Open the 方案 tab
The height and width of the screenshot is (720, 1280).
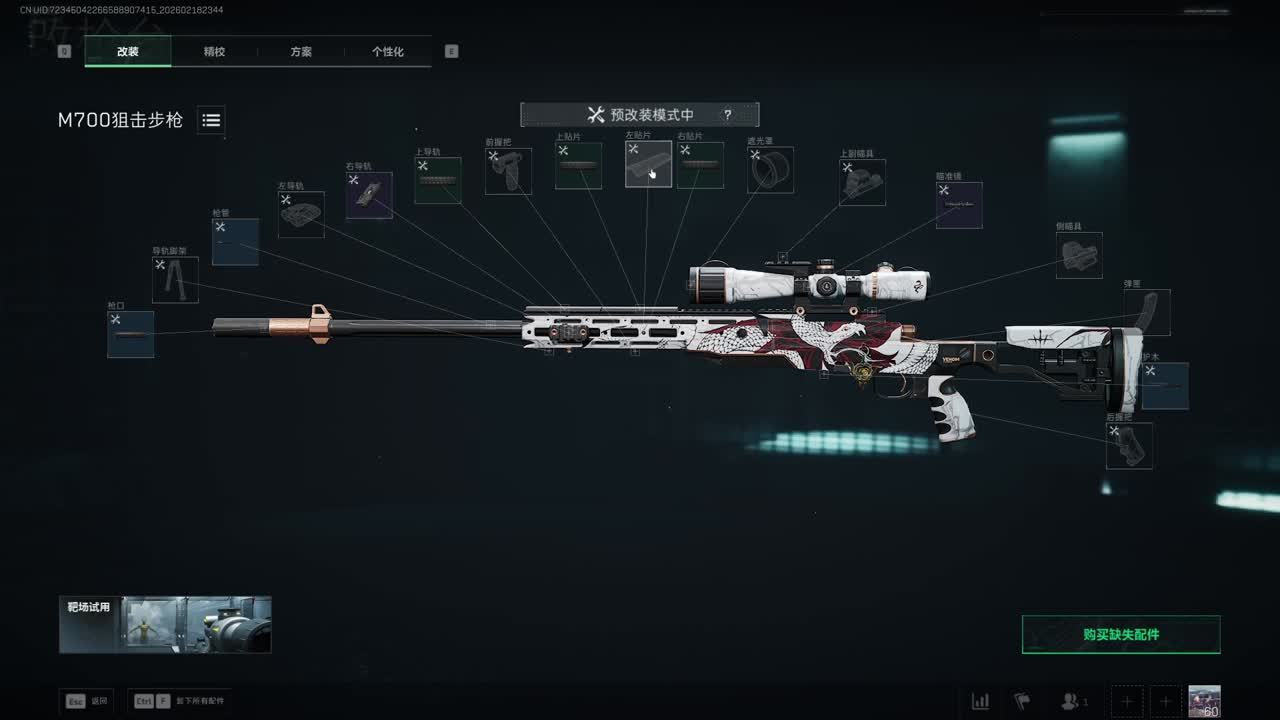pos(301,52)
